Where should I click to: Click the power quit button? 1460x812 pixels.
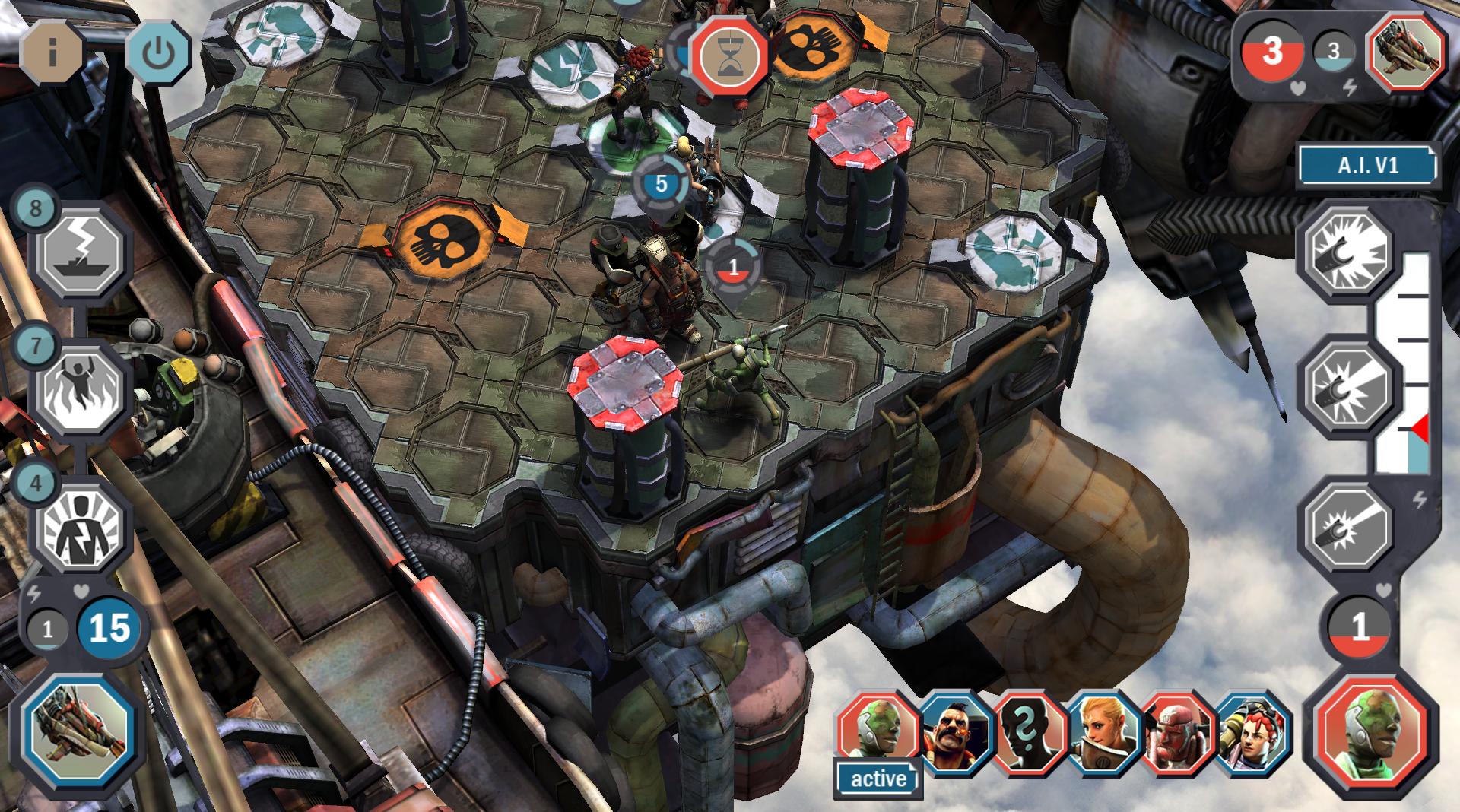point(158,52)
